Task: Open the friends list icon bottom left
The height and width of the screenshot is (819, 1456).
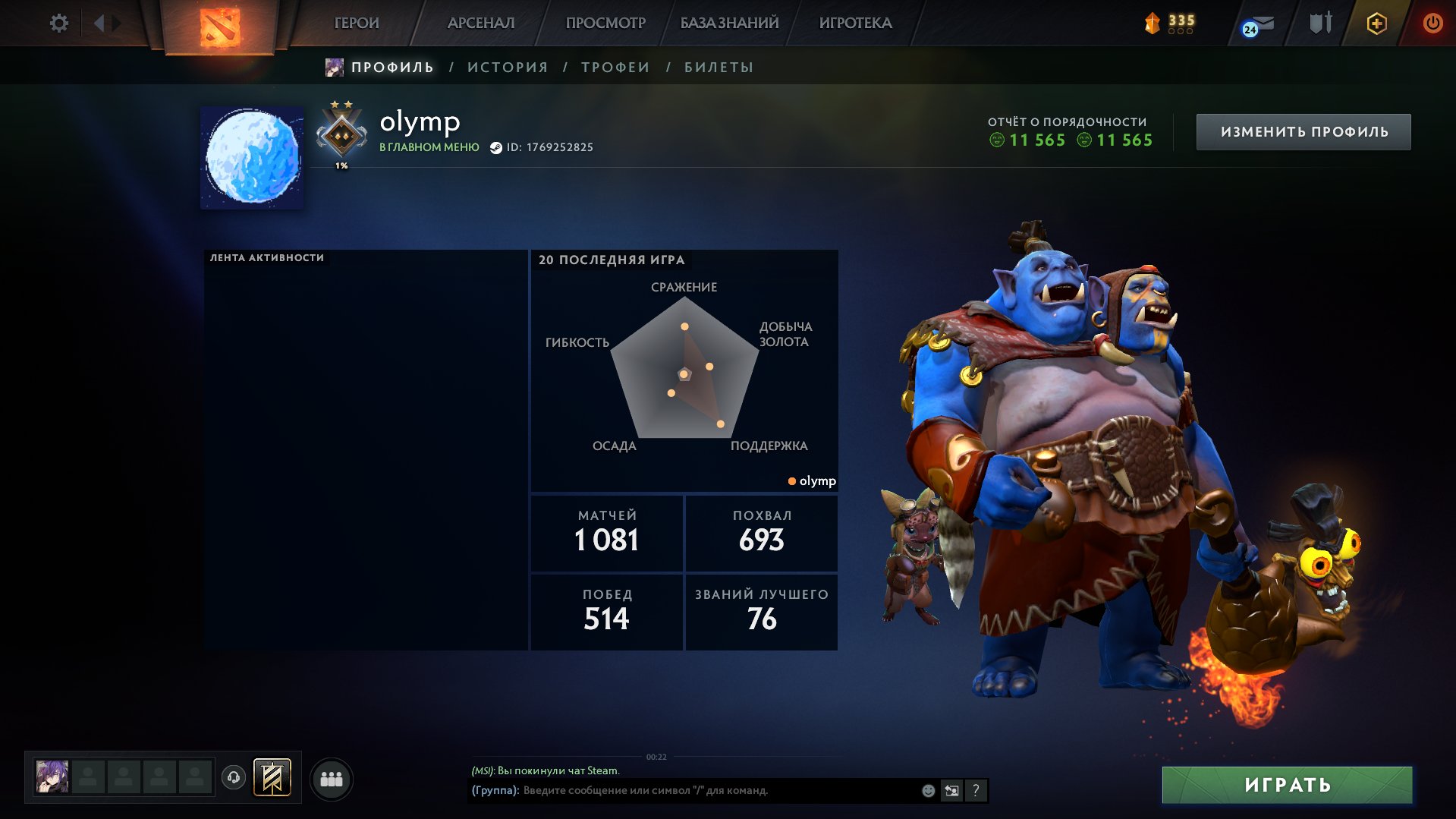Action: coord(332,777)
